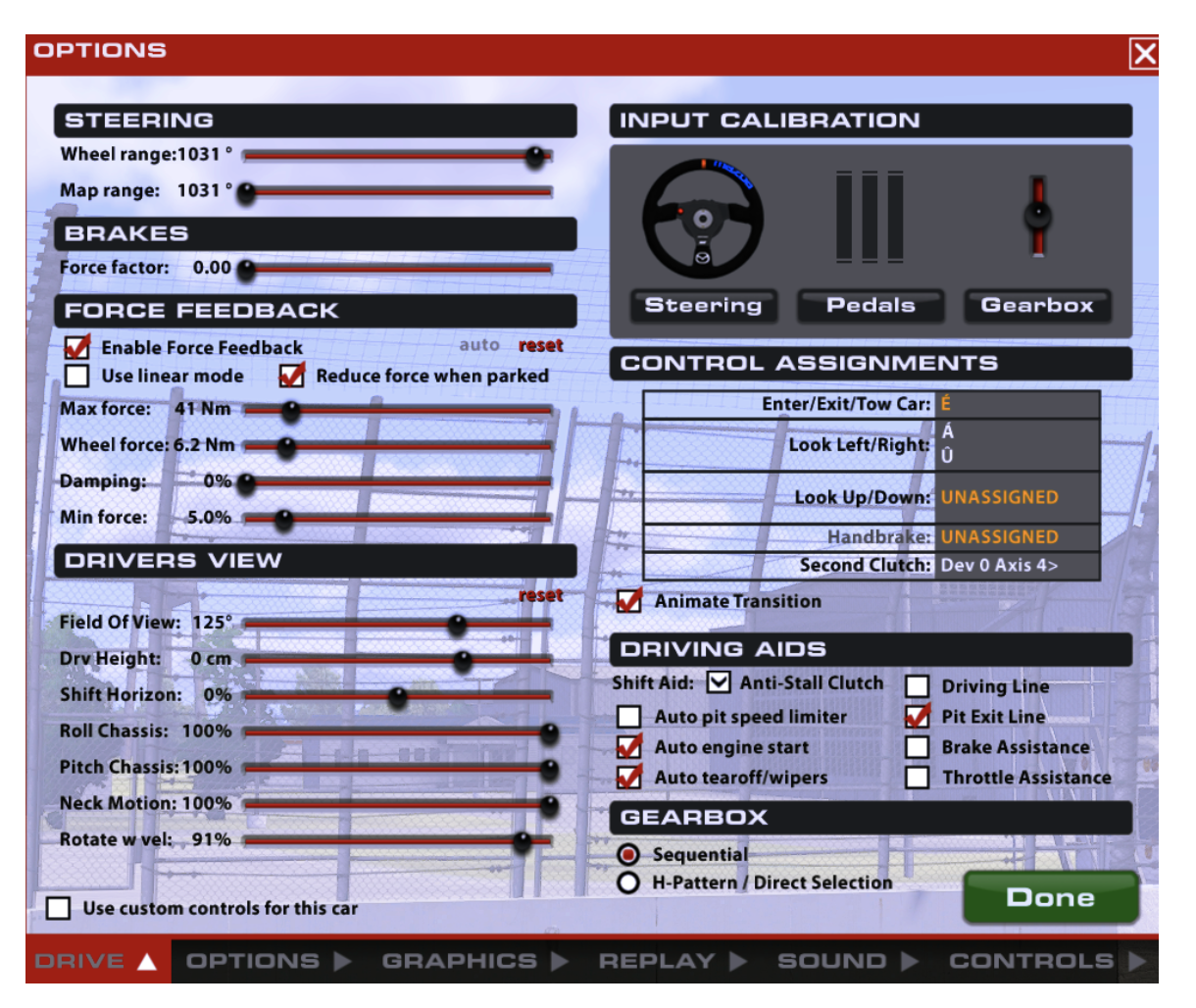Turn on Brake Assistance

(917, 747)
